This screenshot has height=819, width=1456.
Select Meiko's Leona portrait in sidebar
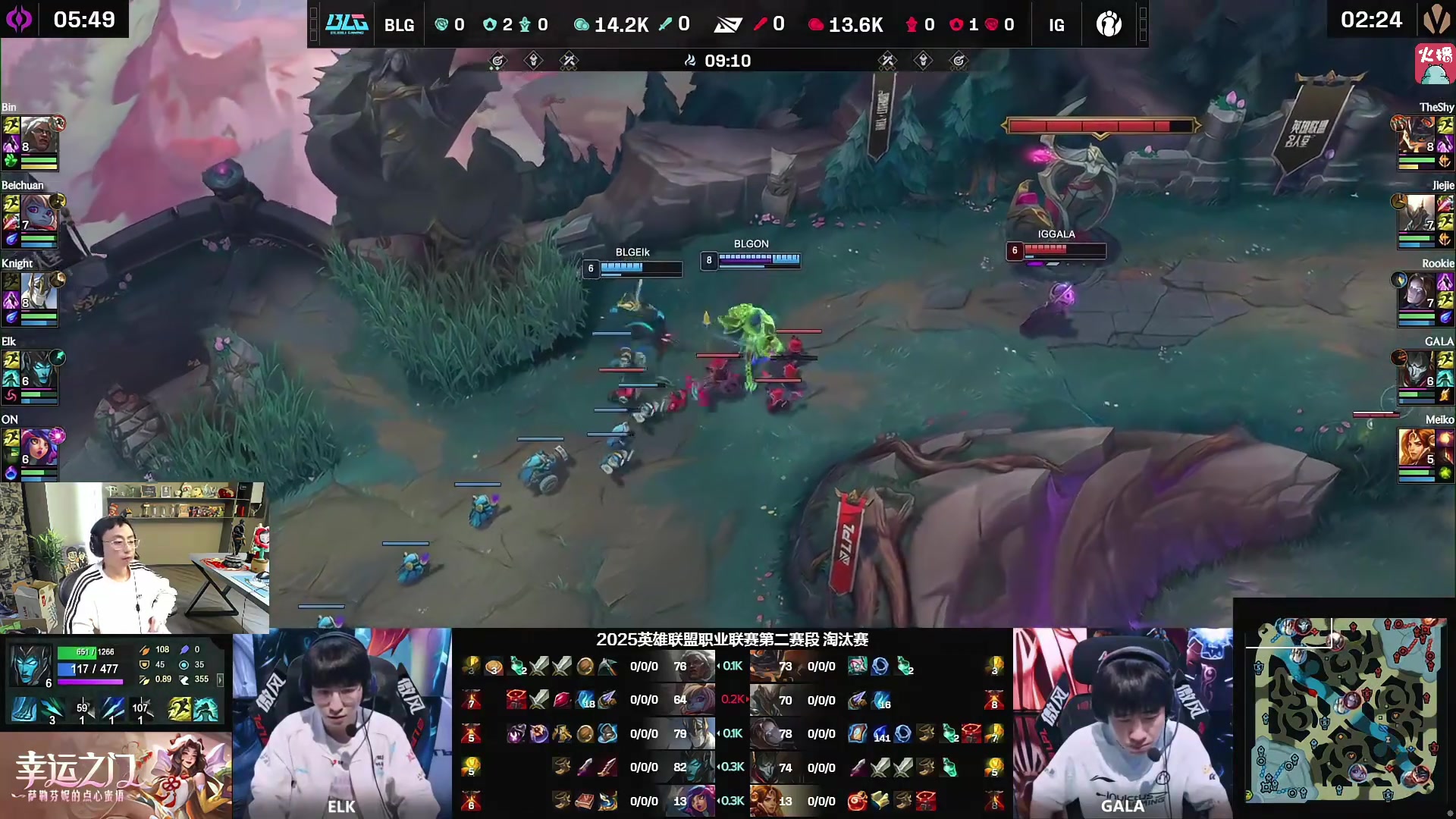point(1417,447)
